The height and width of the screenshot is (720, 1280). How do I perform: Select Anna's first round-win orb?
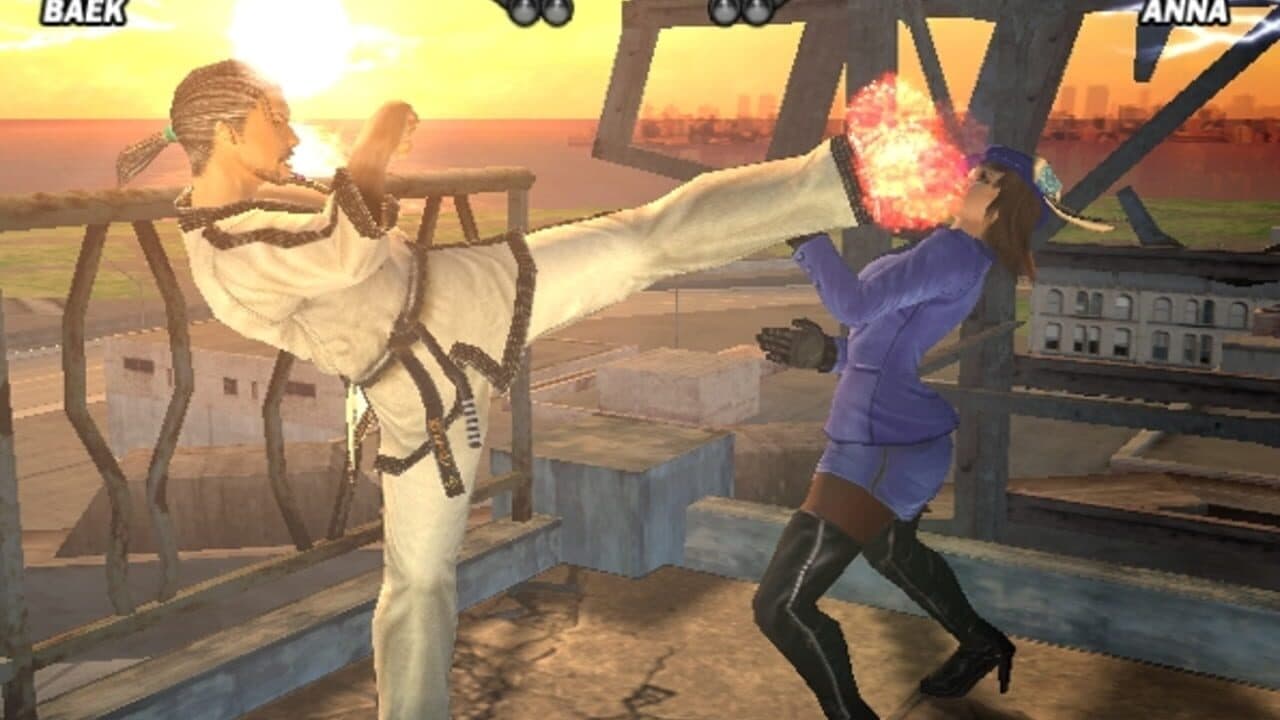(x=722, y=10)
